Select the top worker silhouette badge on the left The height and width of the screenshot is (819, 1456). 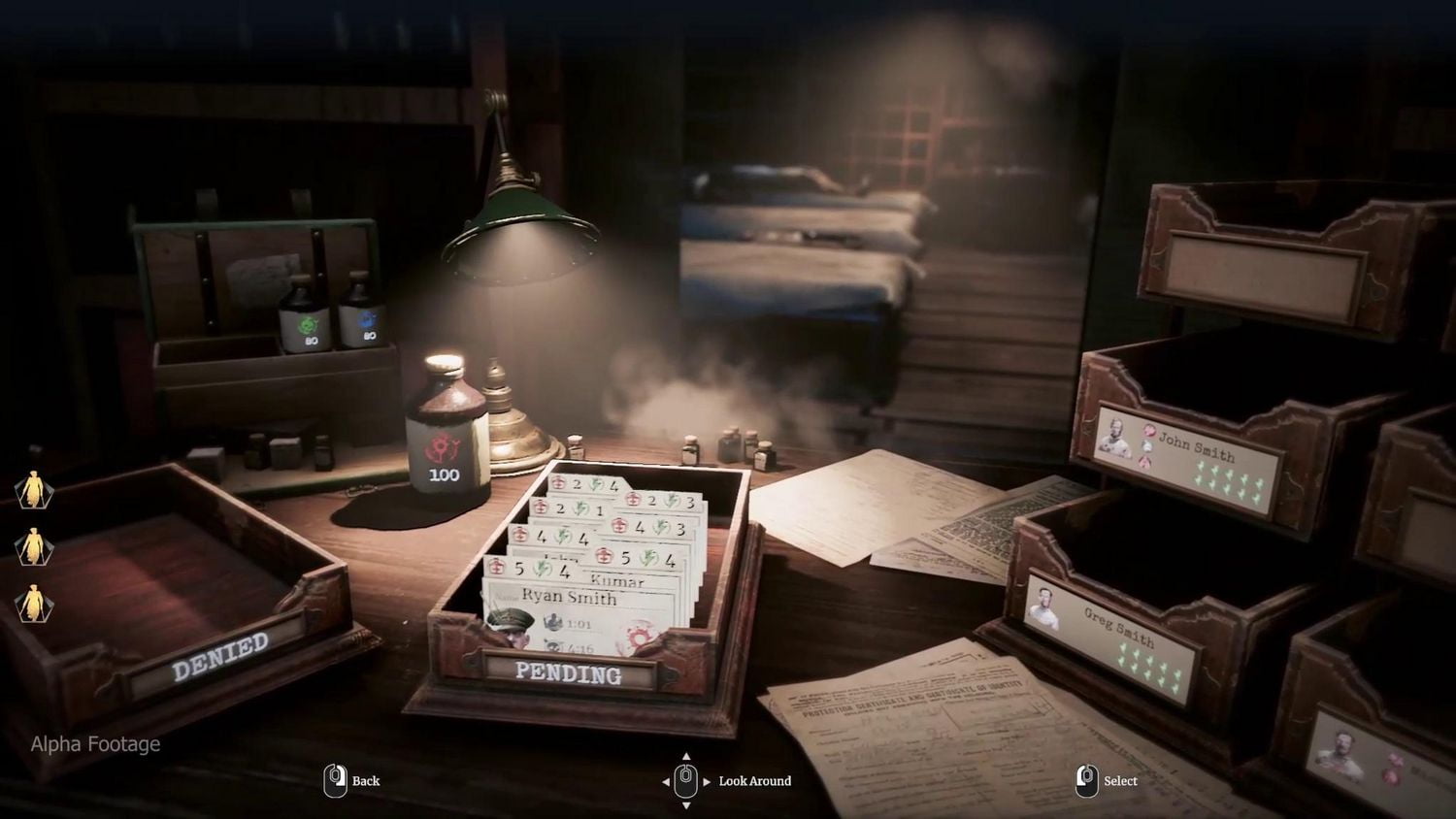[33, 488]
